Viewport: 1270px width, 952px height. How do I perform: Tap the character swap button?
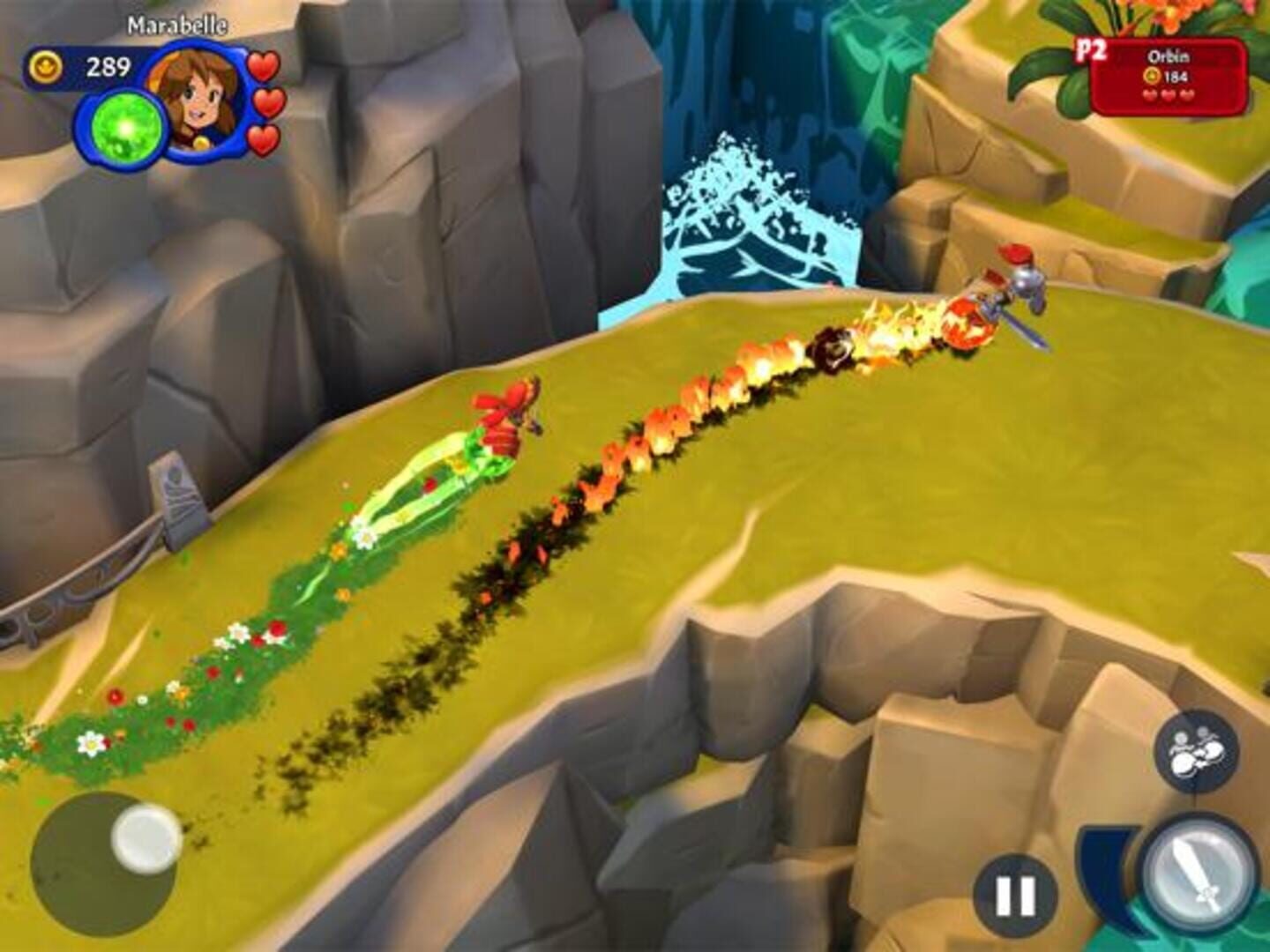(1196, 752)
